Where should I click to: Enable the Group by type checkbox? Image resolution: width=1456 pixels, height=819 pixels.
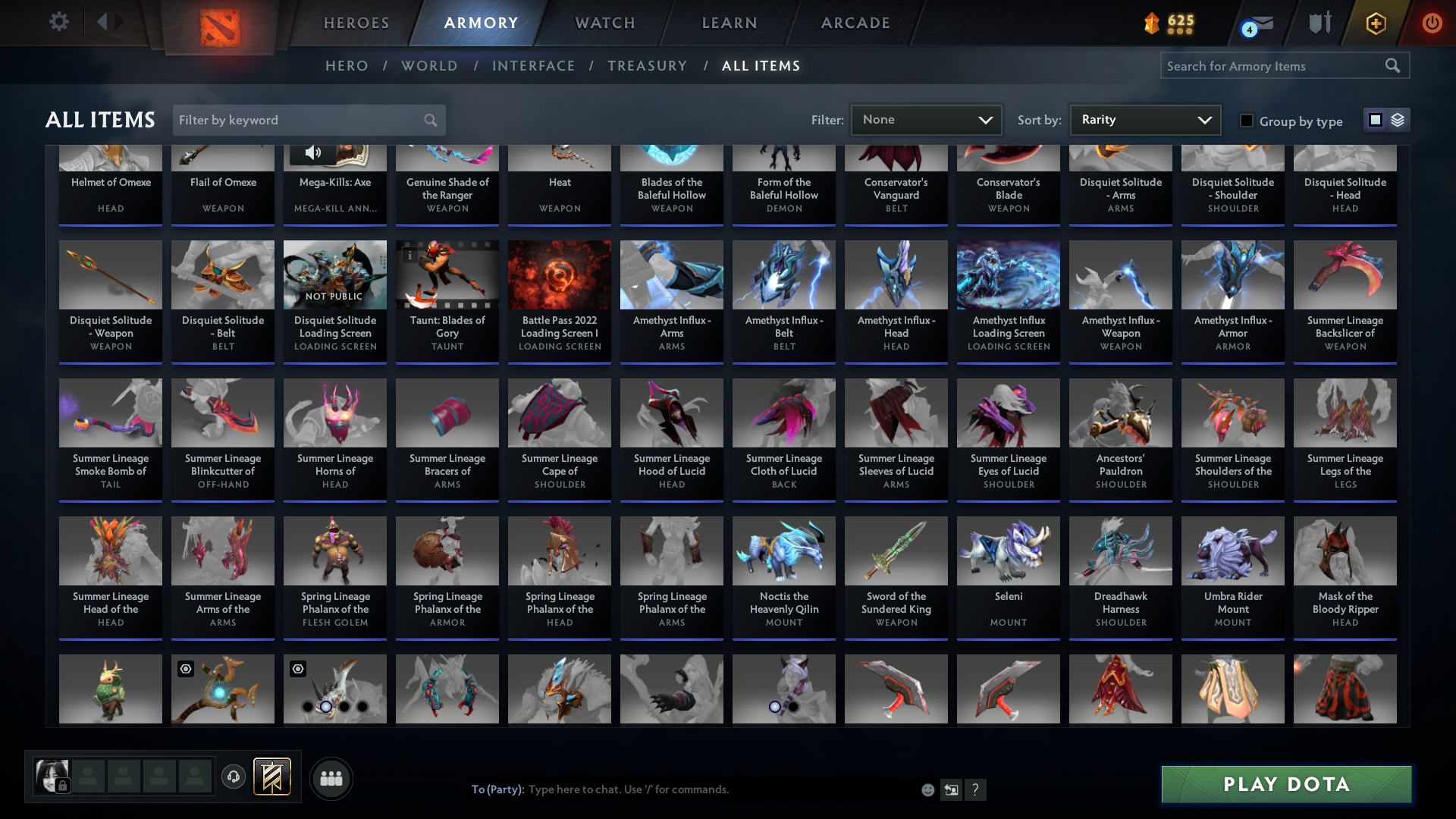1247,121
